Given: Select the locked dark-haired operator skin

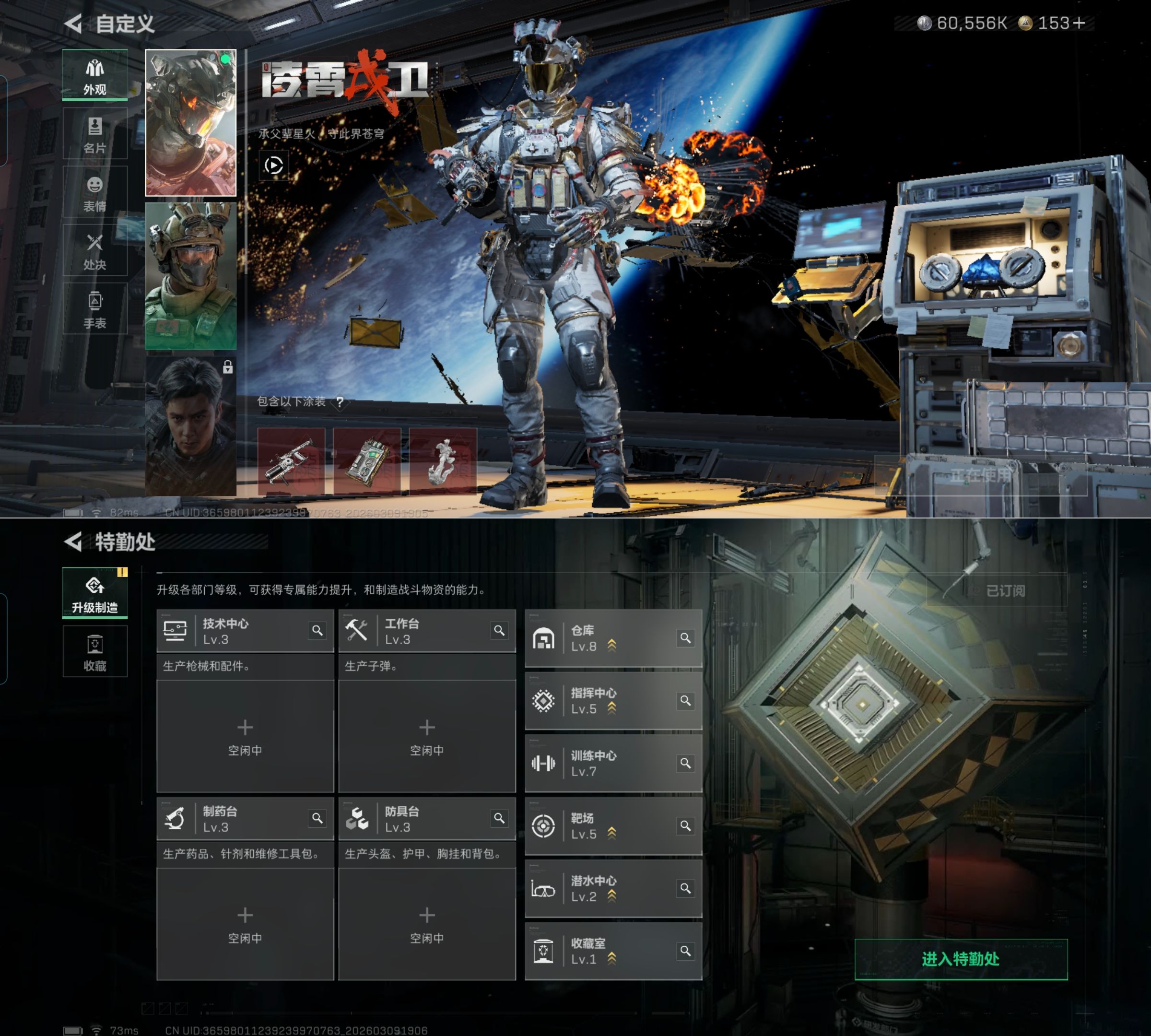Looking at the screenshot, I should [191, 426].
